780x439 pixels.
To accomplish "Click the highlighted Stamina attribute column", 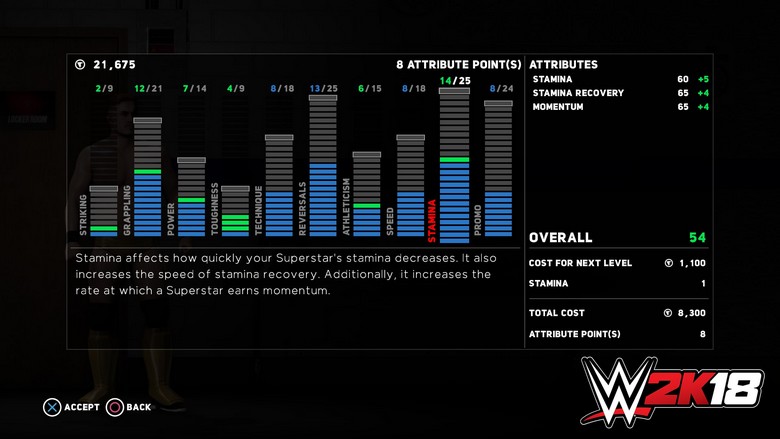I will tap(454, 165).
